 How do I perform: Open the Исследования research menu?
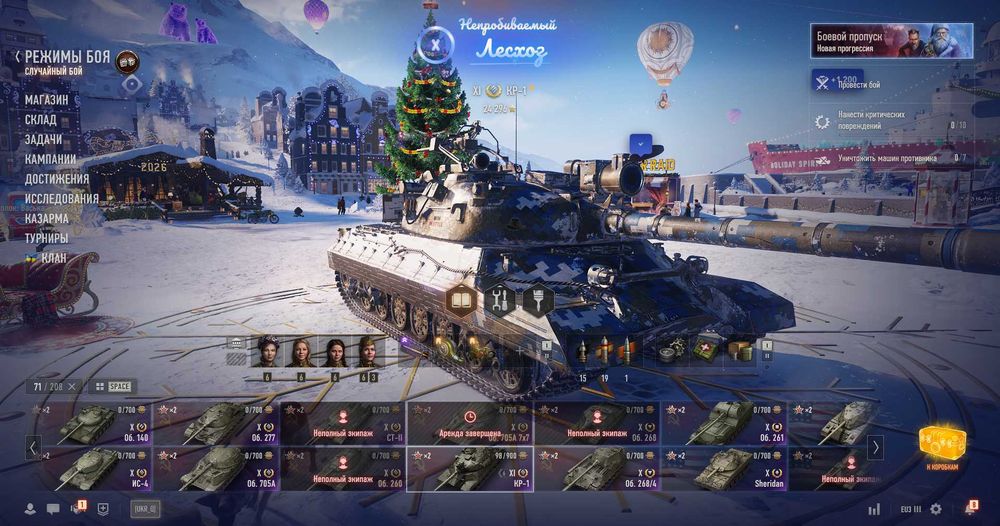[62, 198]
